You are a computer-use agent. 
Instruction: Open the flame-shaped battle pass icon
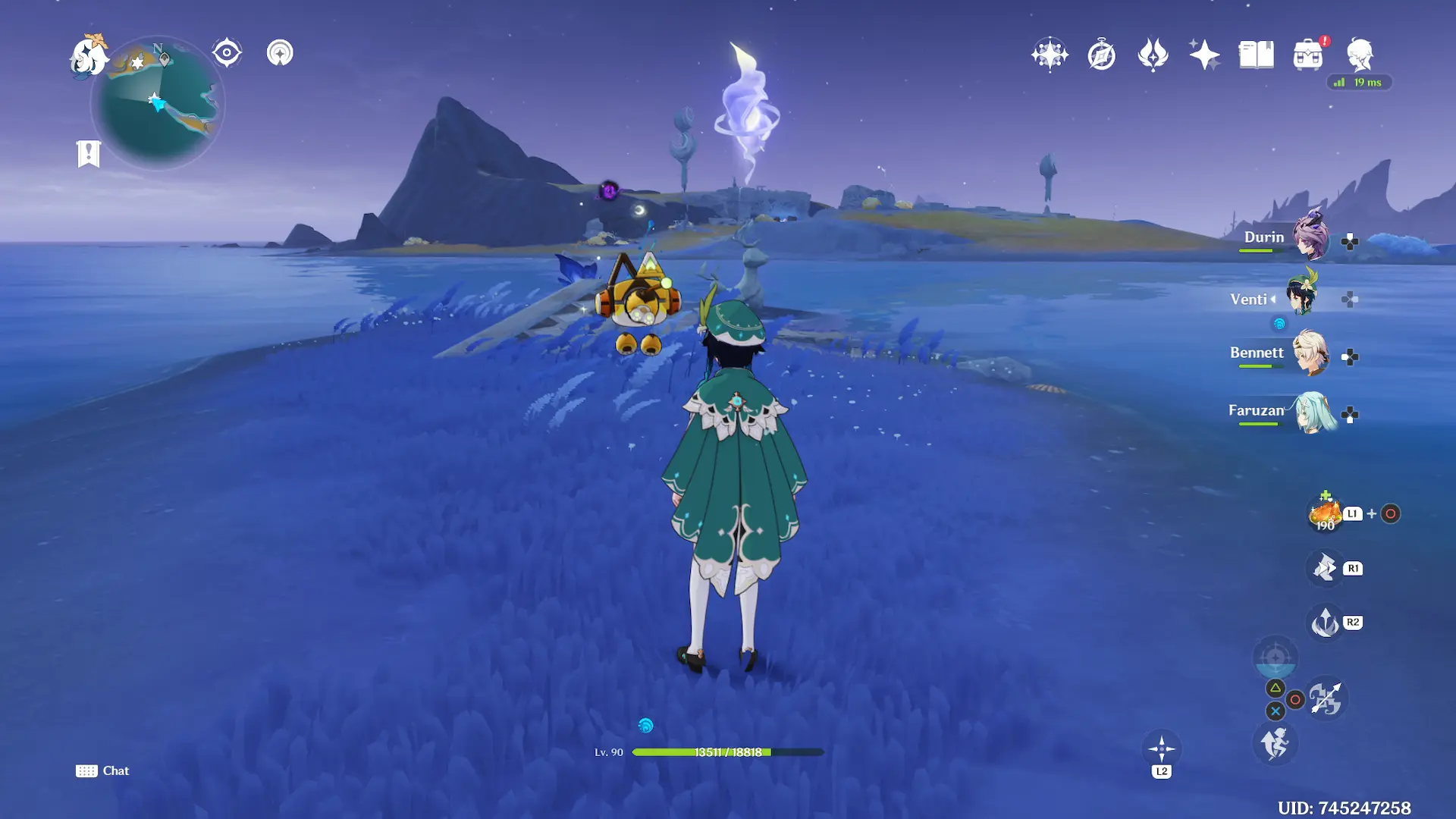1153,55
